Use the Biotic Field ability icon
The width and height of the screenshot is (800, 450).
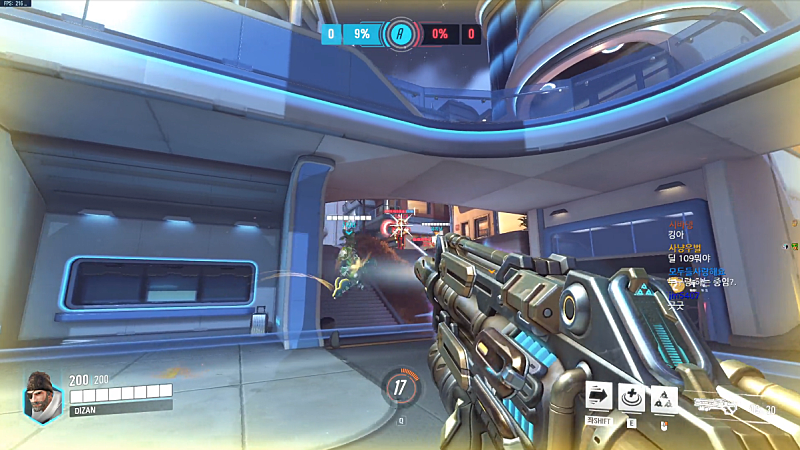coord(631,397)
